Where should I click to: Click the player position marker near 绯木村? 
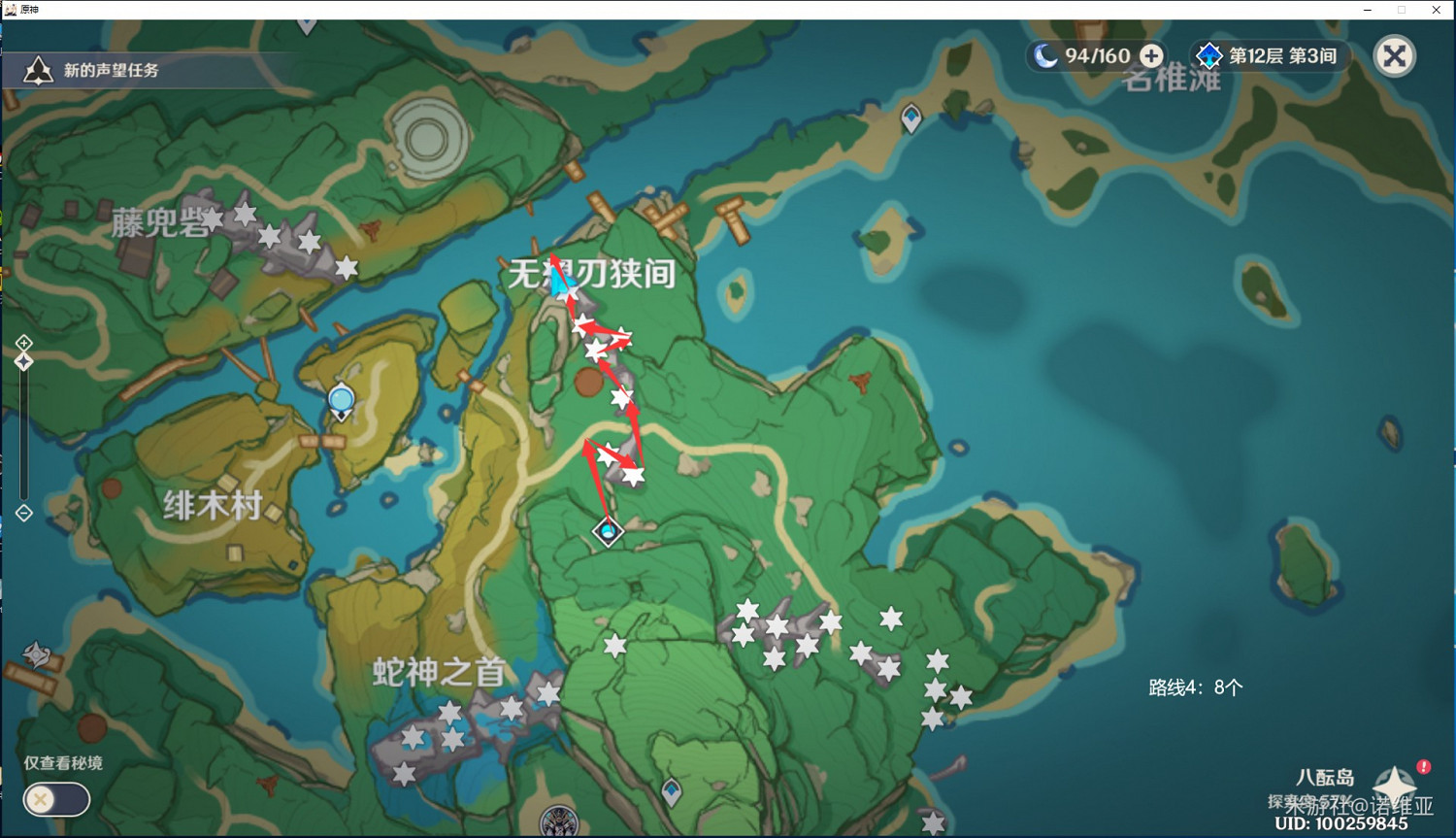[340, 398]
